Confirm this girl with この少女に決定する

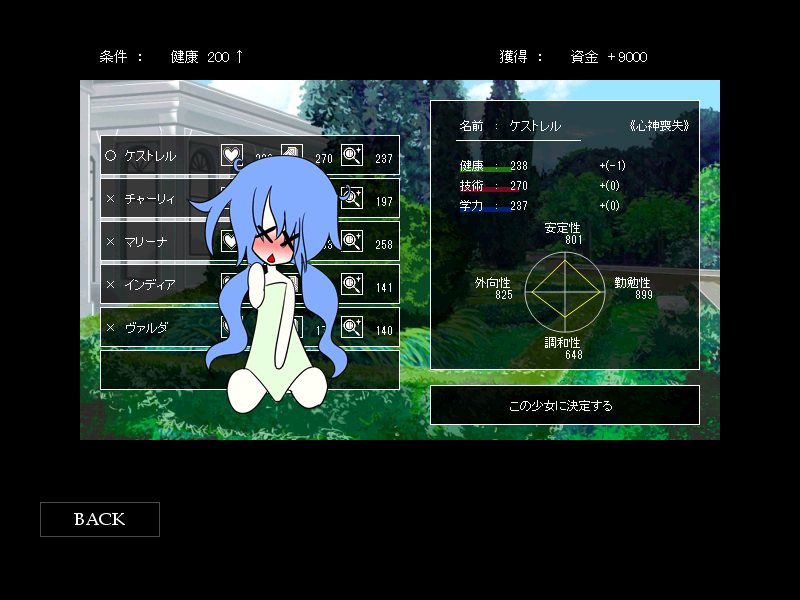pyautogui.click(x=564, y=406)
